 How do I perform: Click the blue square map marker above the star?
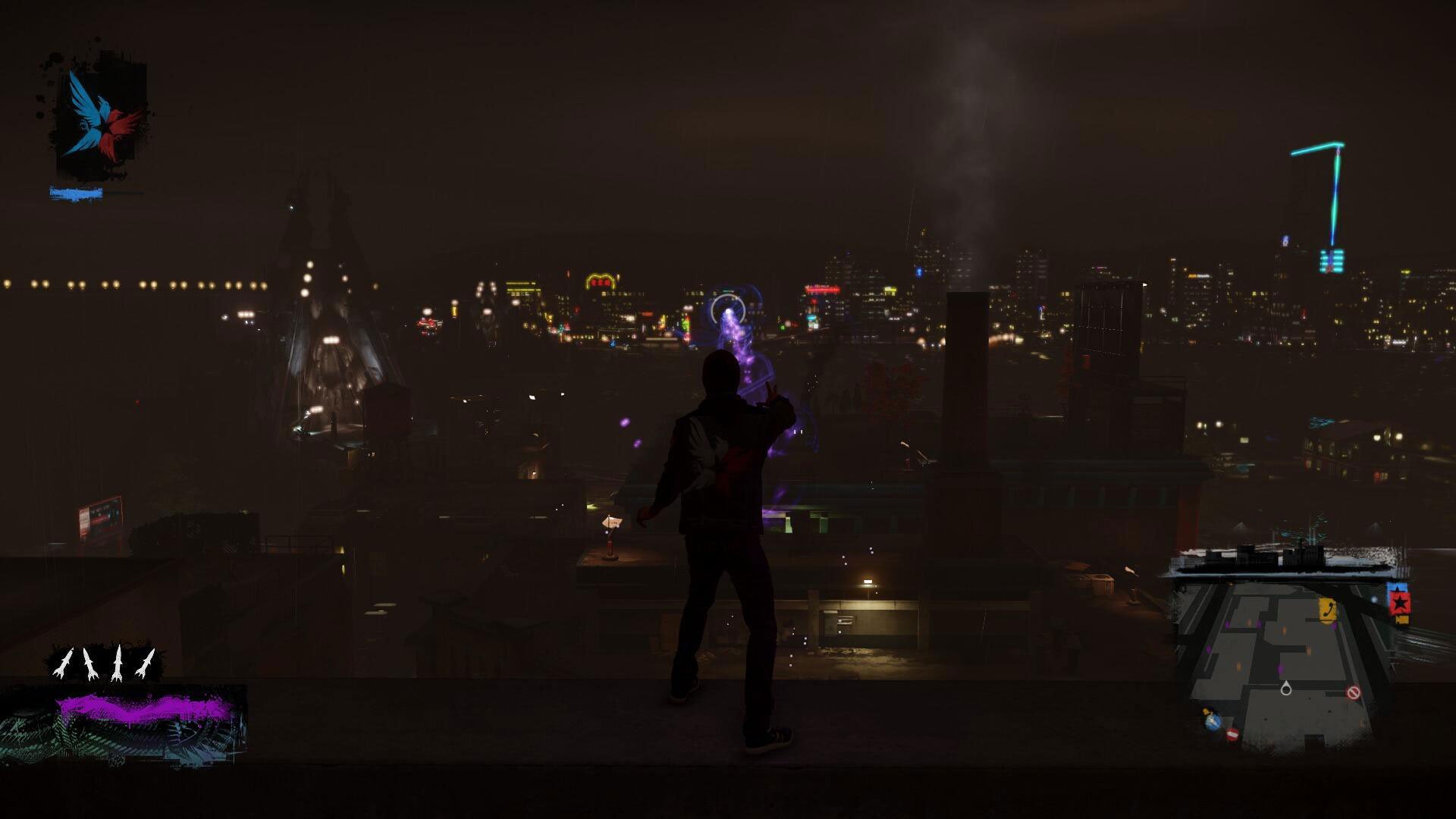[1397, 586]
